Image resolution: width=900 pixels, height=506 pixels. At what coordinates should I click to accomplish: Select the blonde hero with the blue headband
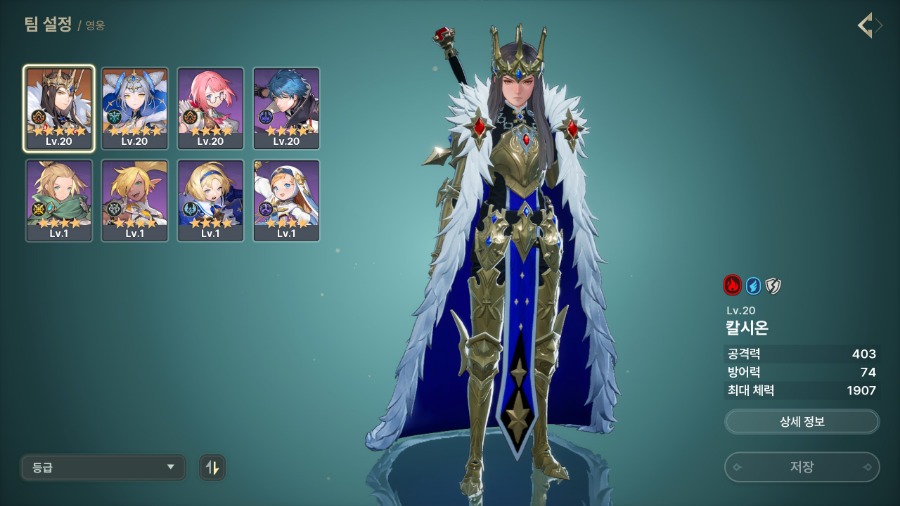point(211,200)
